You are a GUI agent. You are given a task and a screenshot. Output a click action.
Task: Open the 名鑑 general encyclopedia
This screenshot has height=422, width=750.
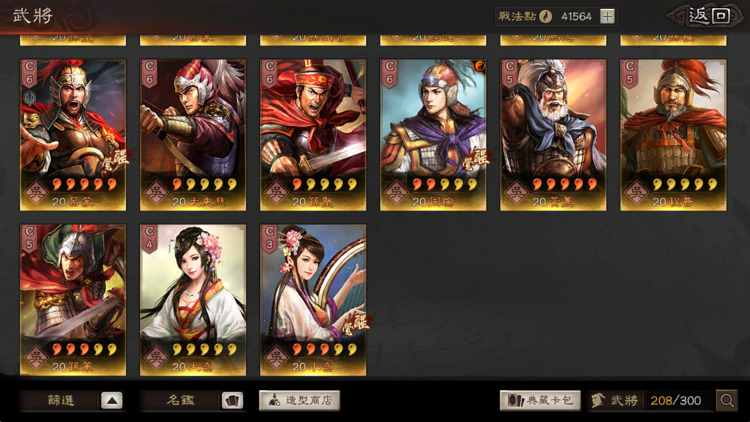click(192, 400)
